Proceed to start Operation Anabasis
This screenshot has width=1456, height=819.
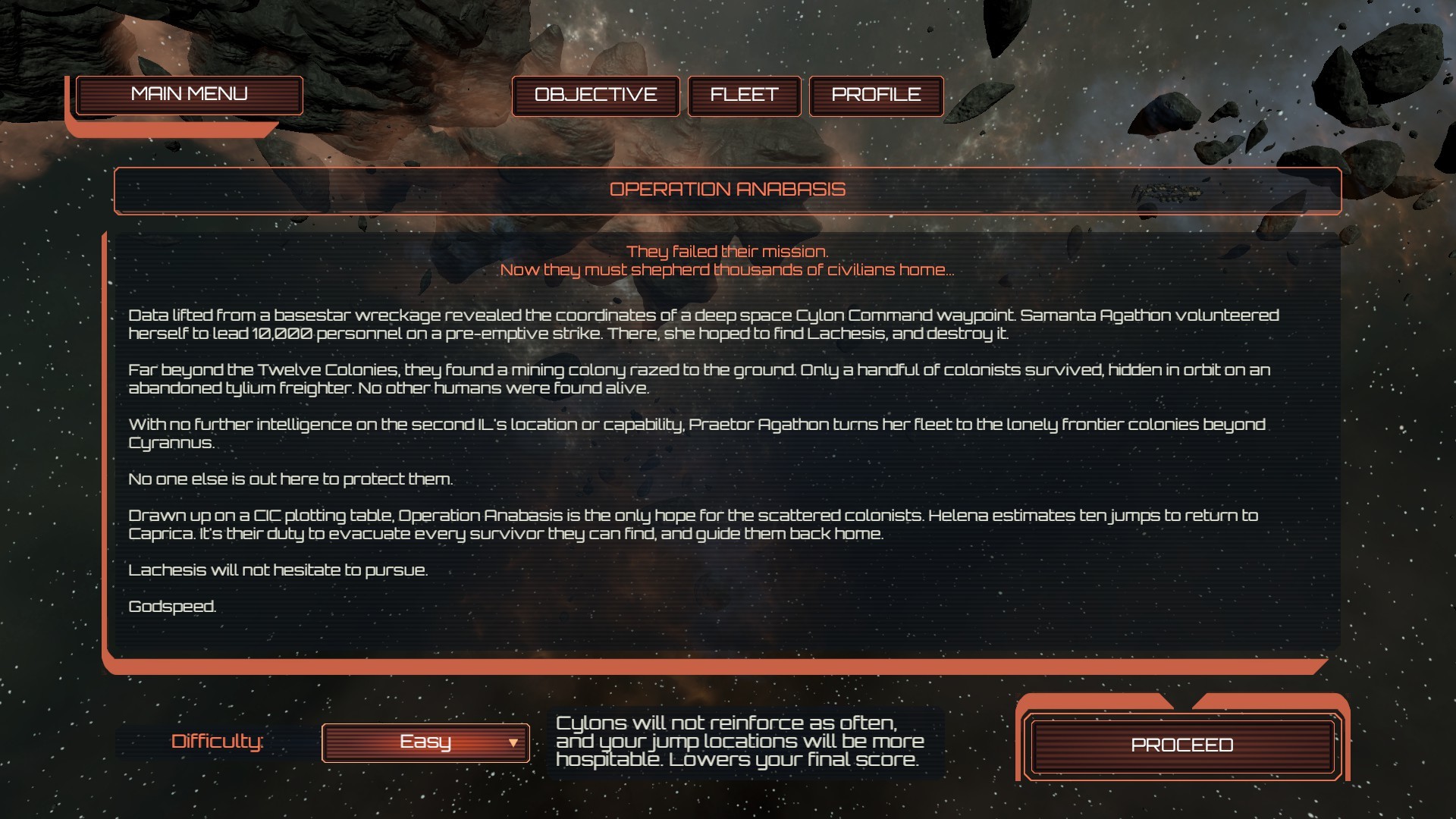pos(1181,745)
